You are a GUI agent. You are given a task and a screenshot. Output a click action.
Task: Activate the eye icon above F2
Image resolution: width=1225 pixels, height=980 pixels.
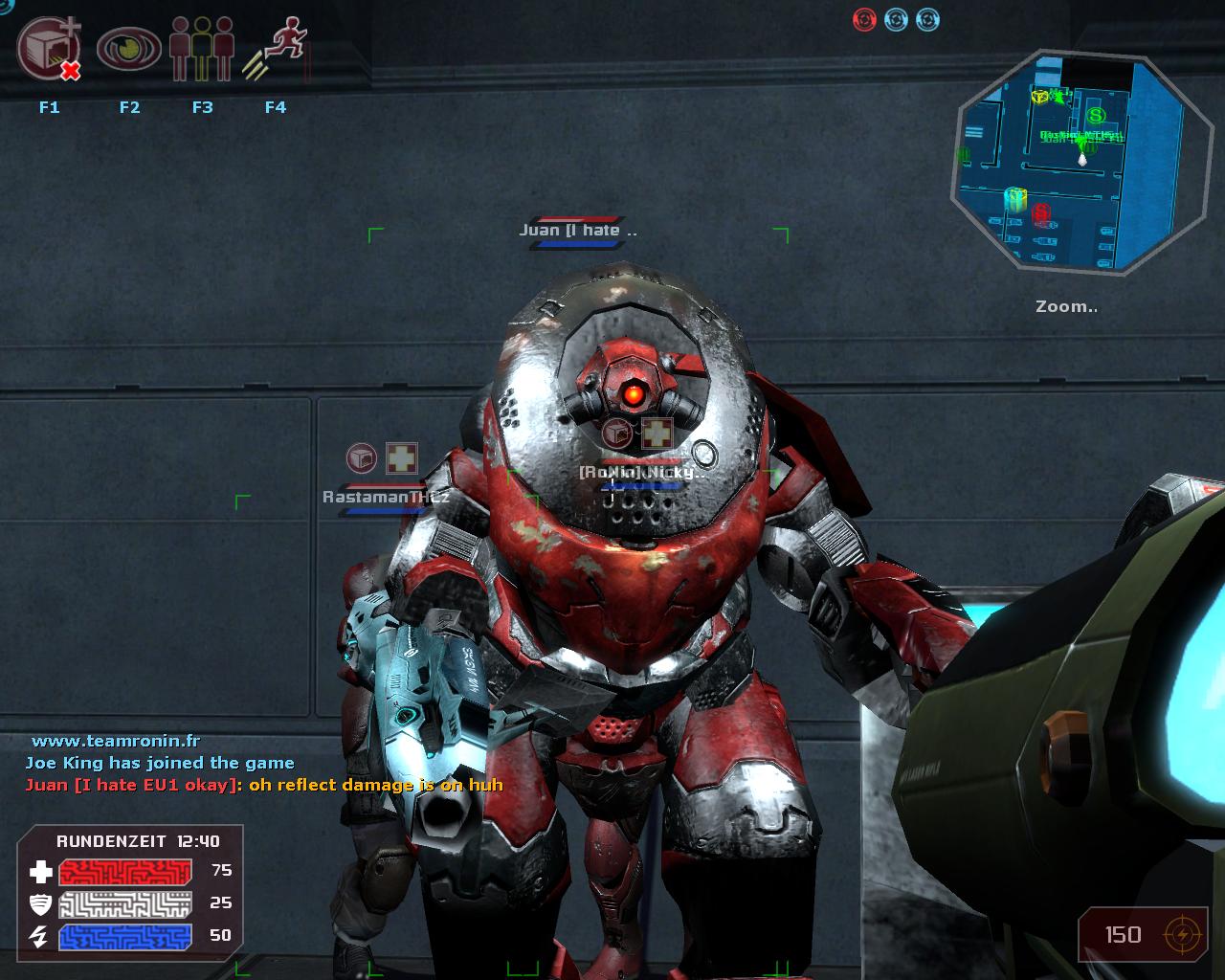129,49
